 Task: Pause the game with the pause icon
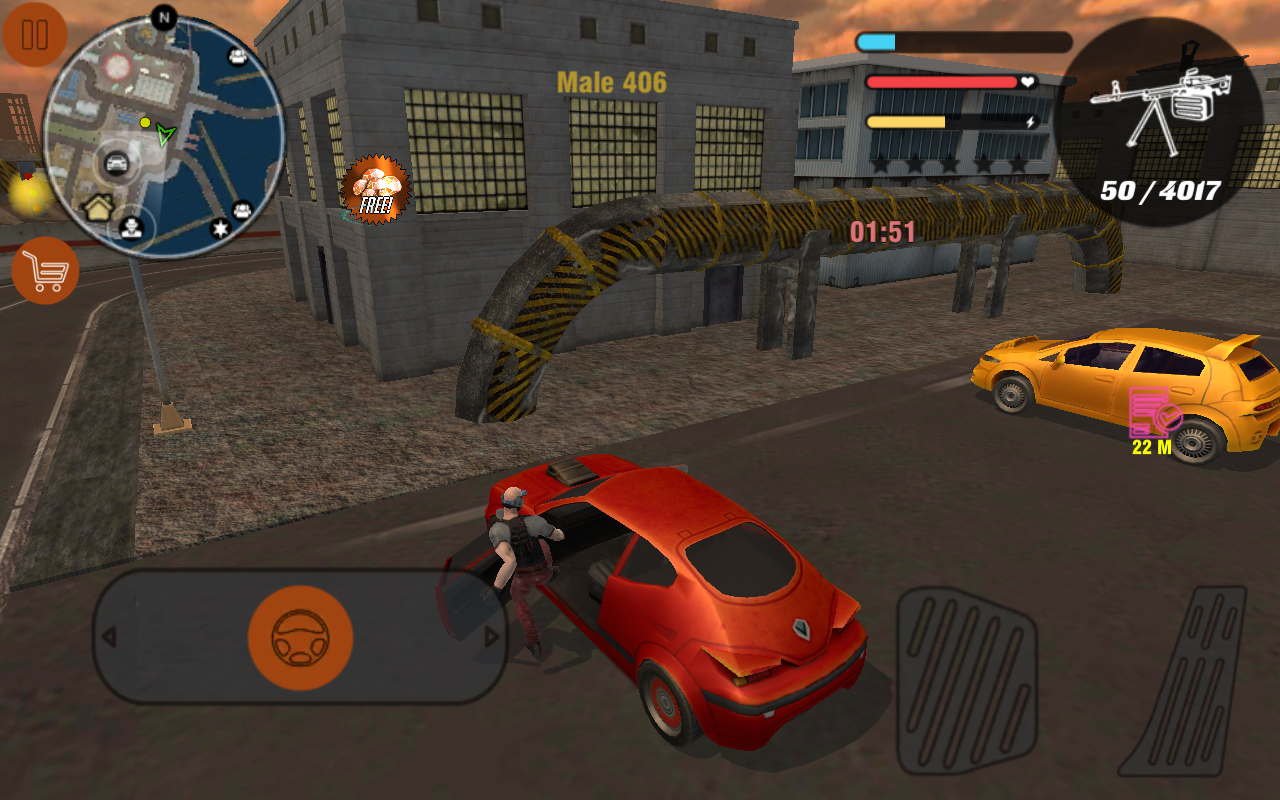click(36, 36)
